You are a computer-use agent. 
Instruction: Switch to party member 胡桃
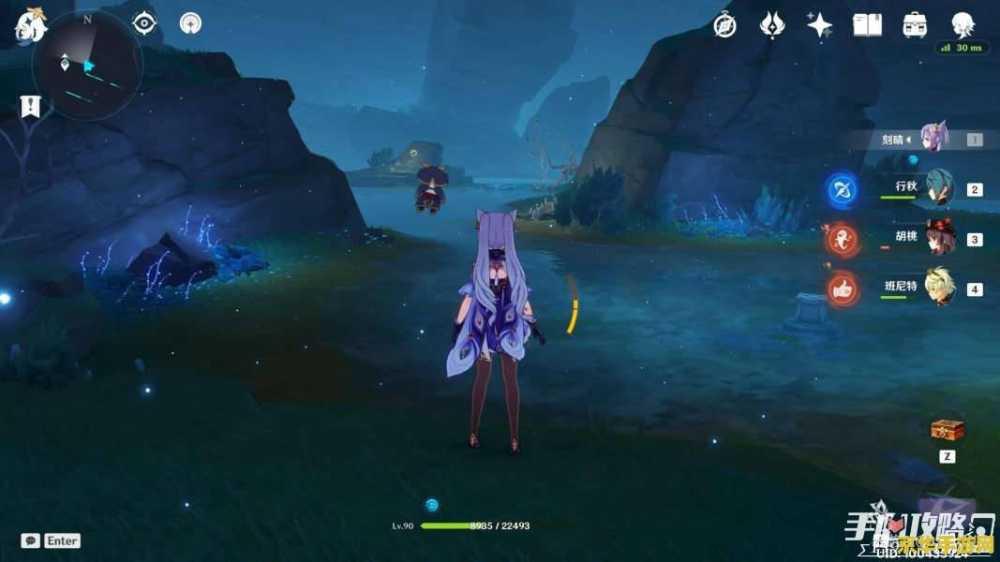(938, 239)
